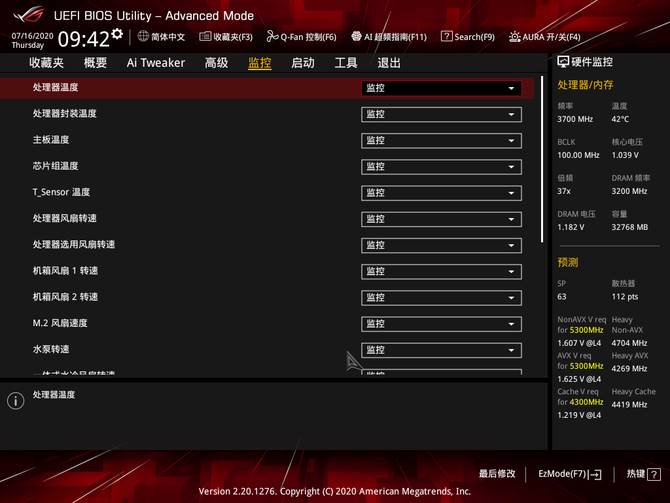Select the 启动 tab
670x503 pixels.
pos(302,62)
